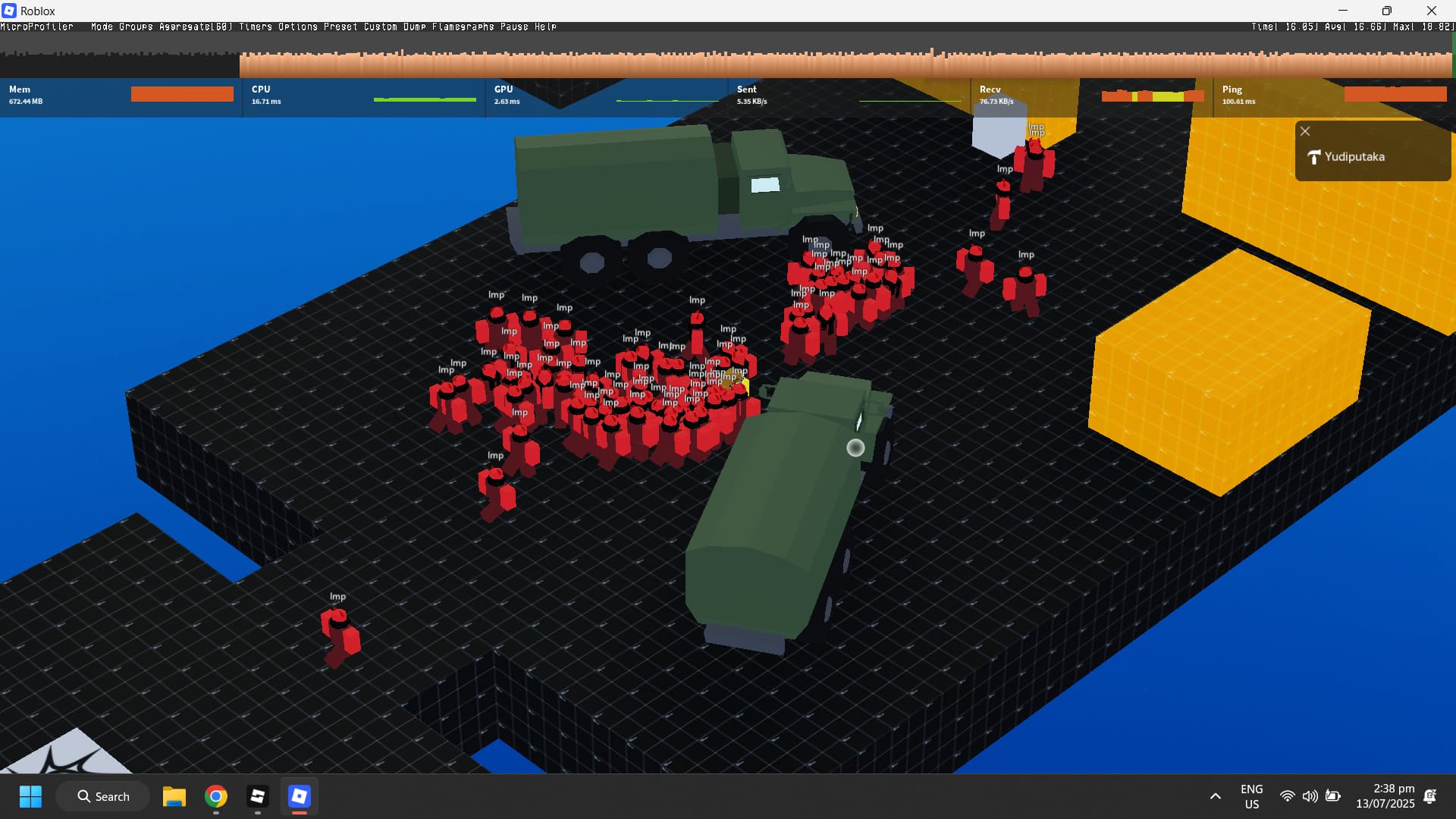The image size is (1456, 819).
Task: Open the Timers menu in MicroProfiler
Action: tap(256, 27)
